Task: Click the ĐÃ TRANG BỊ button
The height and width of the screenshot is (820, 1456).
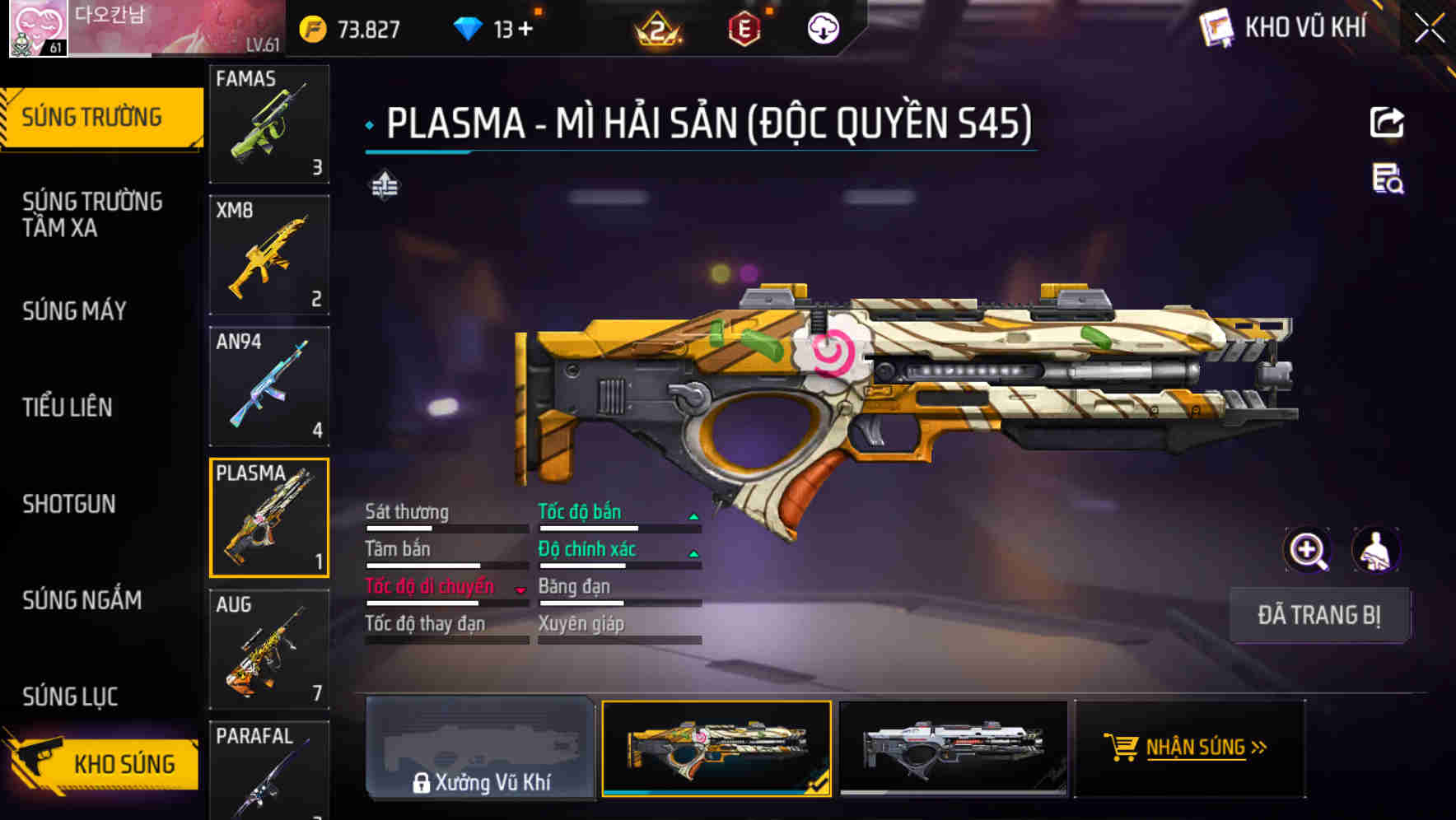Action: 1319,615
